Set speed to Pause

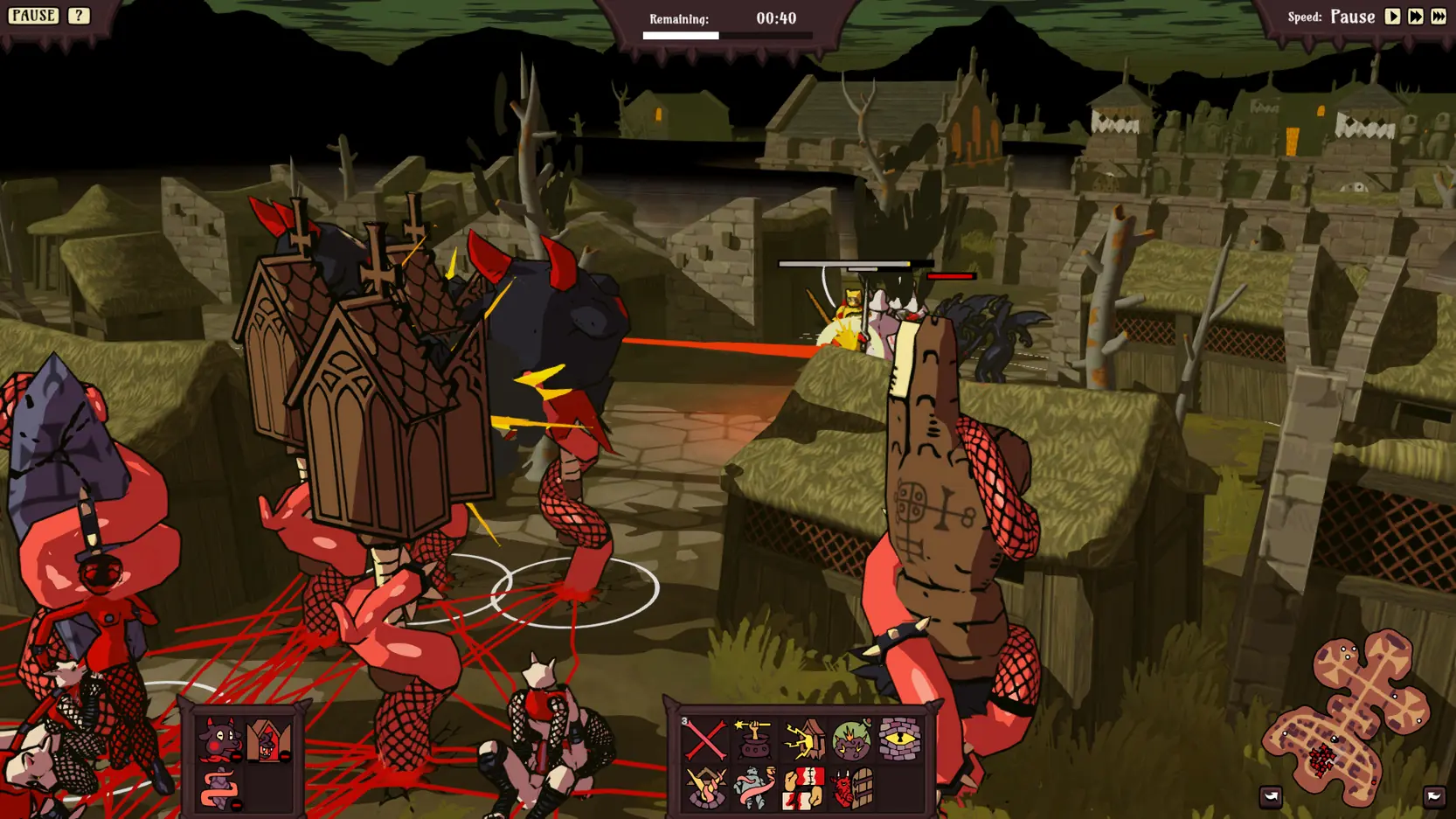(1352, 17)
